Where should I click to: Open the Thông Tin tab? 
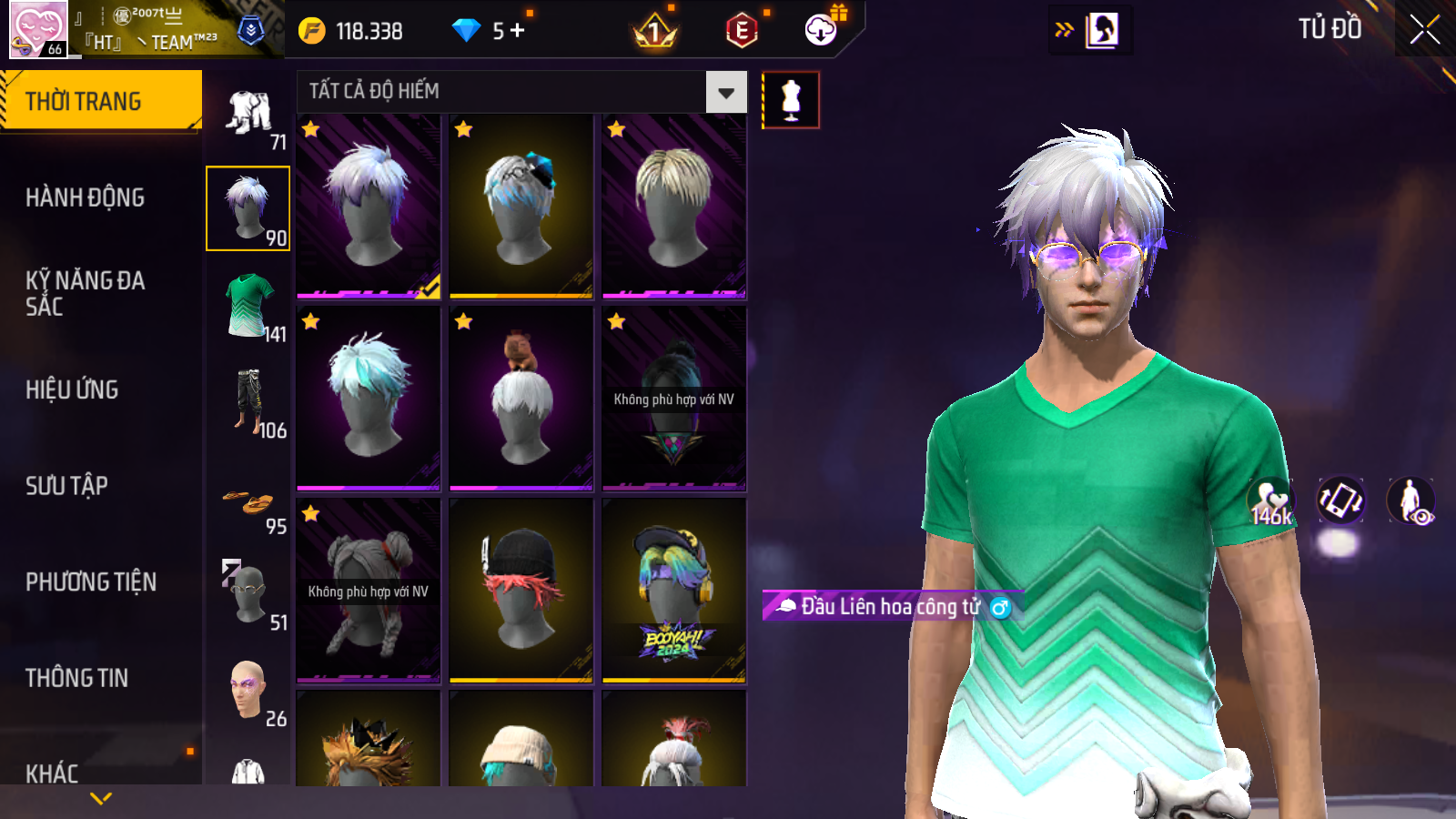coord(76,678)
